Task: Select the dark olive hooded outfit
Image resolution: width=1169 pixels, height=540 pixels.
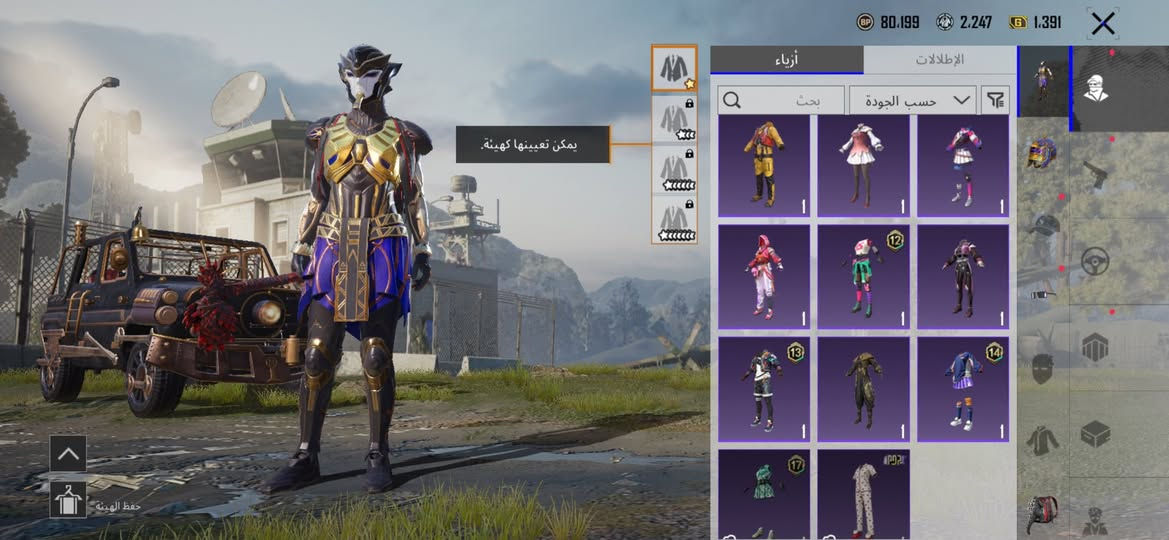Action: click(864, 389)
